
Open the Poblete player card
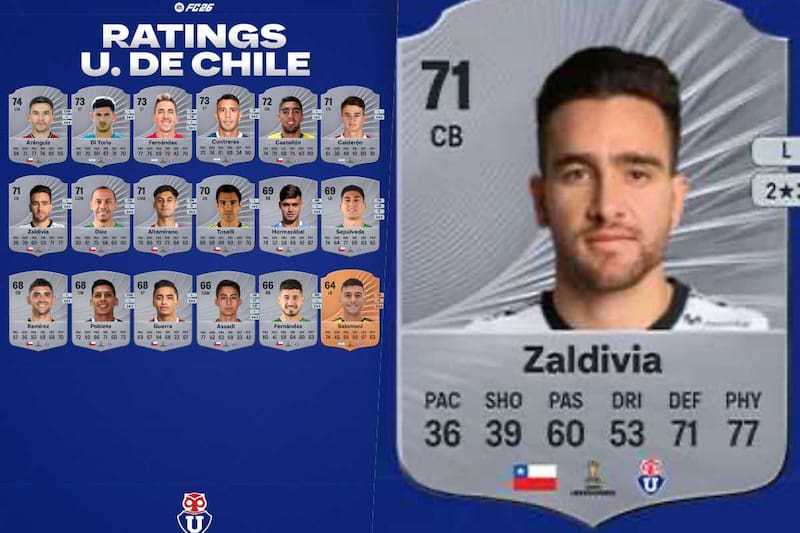point(102,310)
